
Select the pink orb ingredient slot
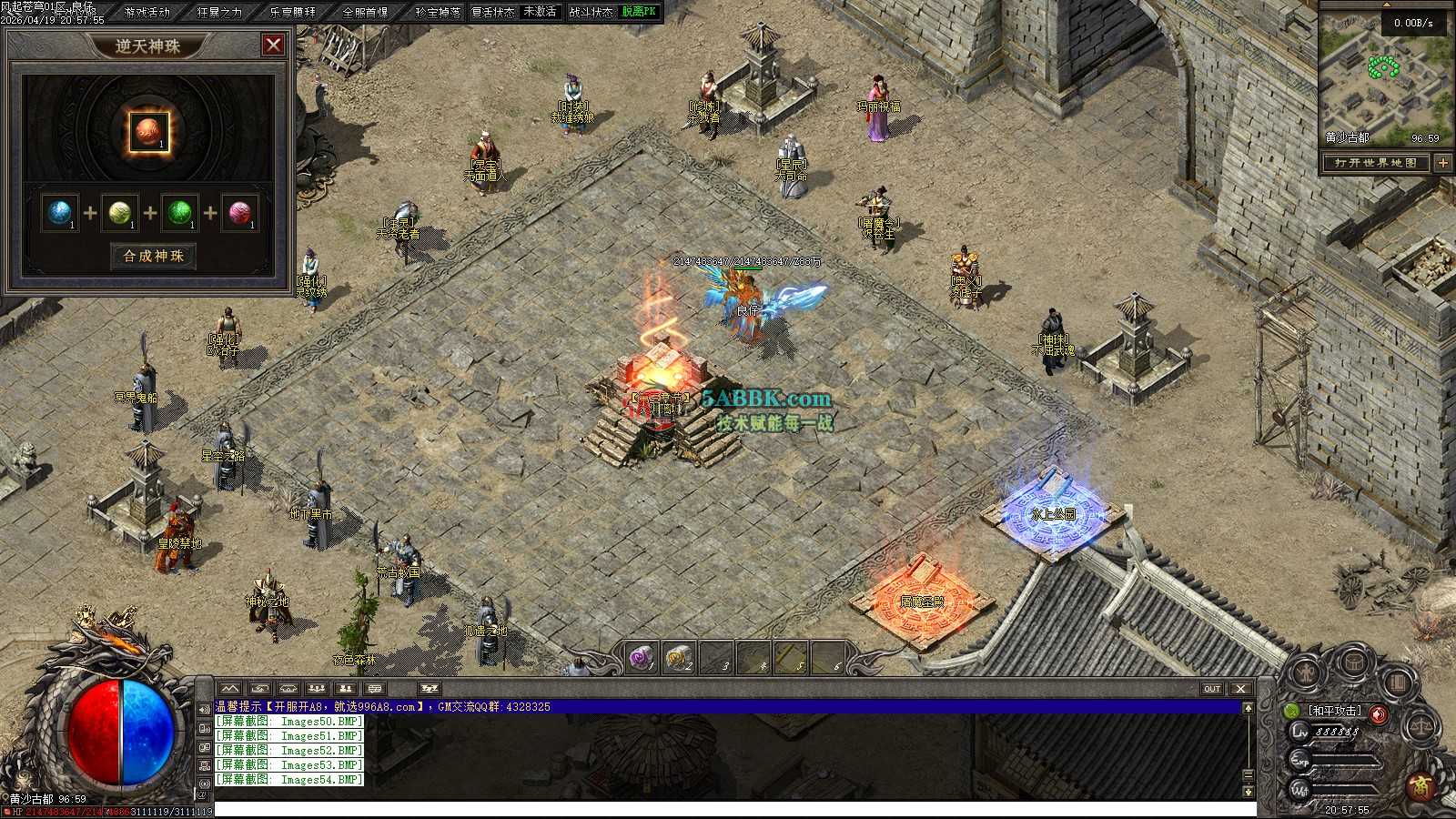[240, 213]
